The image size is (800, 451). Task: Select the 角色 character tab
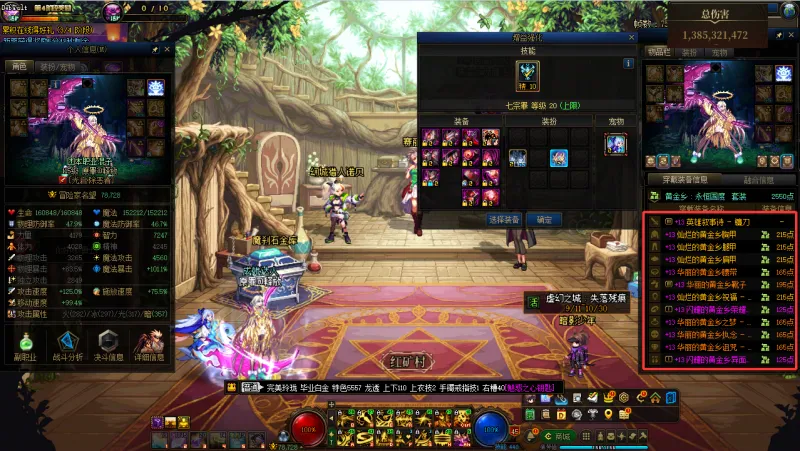pyautogui.click(x=19, y=66)
